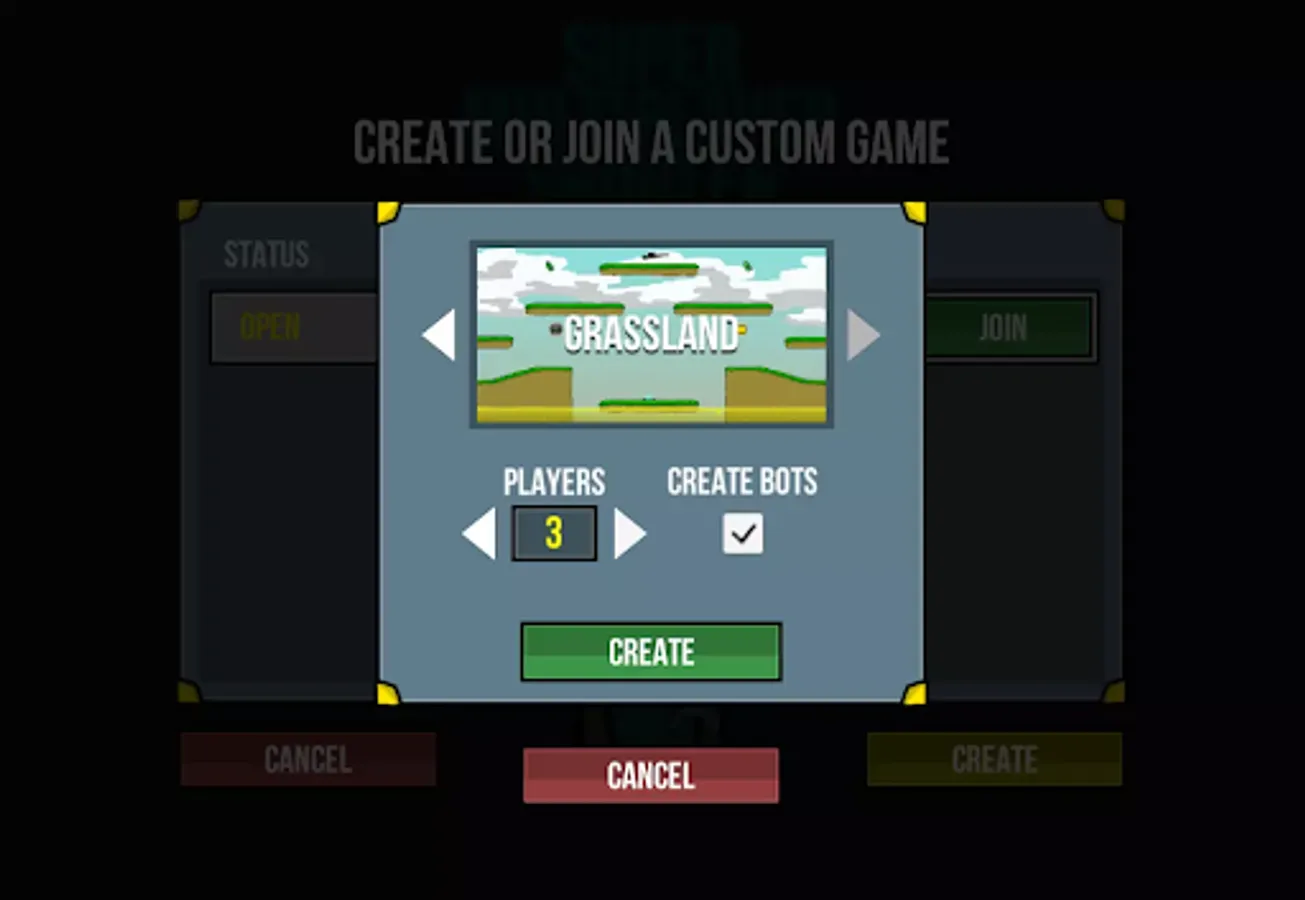Click the yellow CREATE button behind the dialog
The image size is (1305, 900).
pyautogui.click(x=993, y=760)
